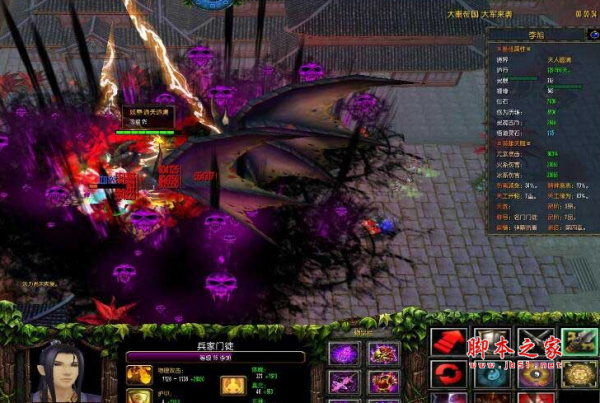Viewport: 600px width, 403px height.
Task: Activate the green-highlighted weapon command
Action: (x=579, y=342)
